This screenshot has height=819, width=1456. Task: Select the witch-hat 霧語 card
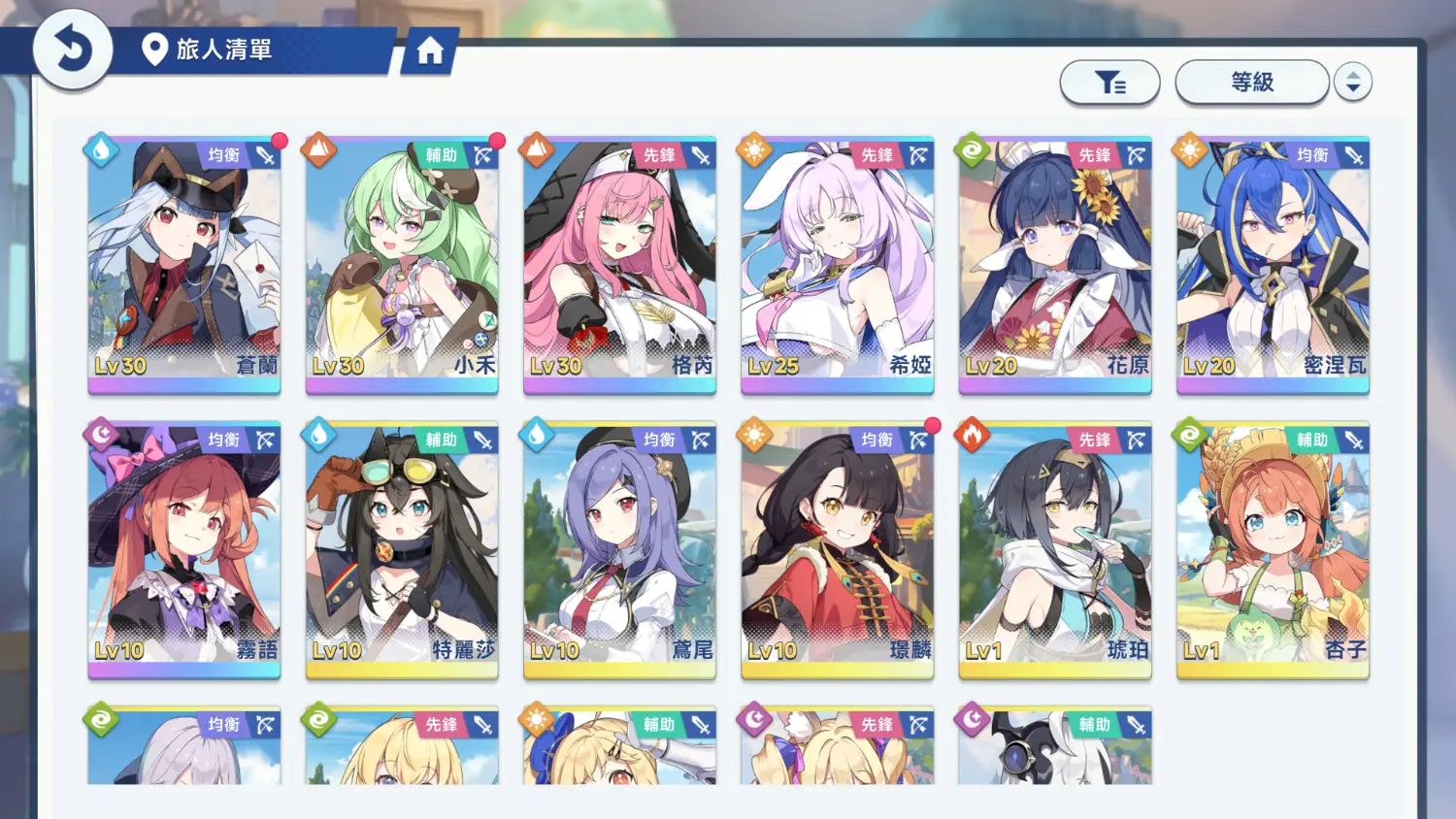(x=184, y=549)
